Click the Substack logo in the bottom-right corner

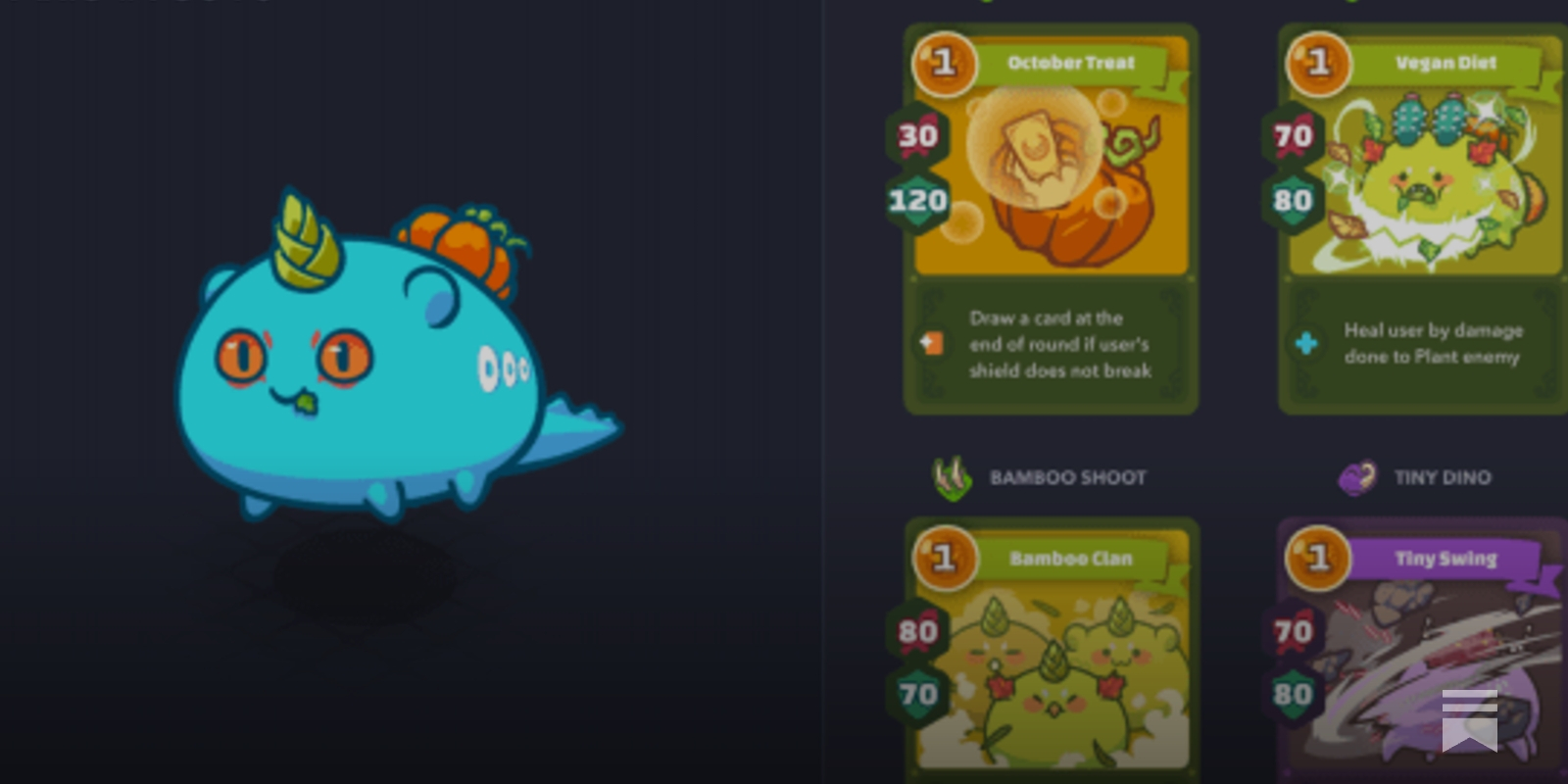pos(1469,719)
